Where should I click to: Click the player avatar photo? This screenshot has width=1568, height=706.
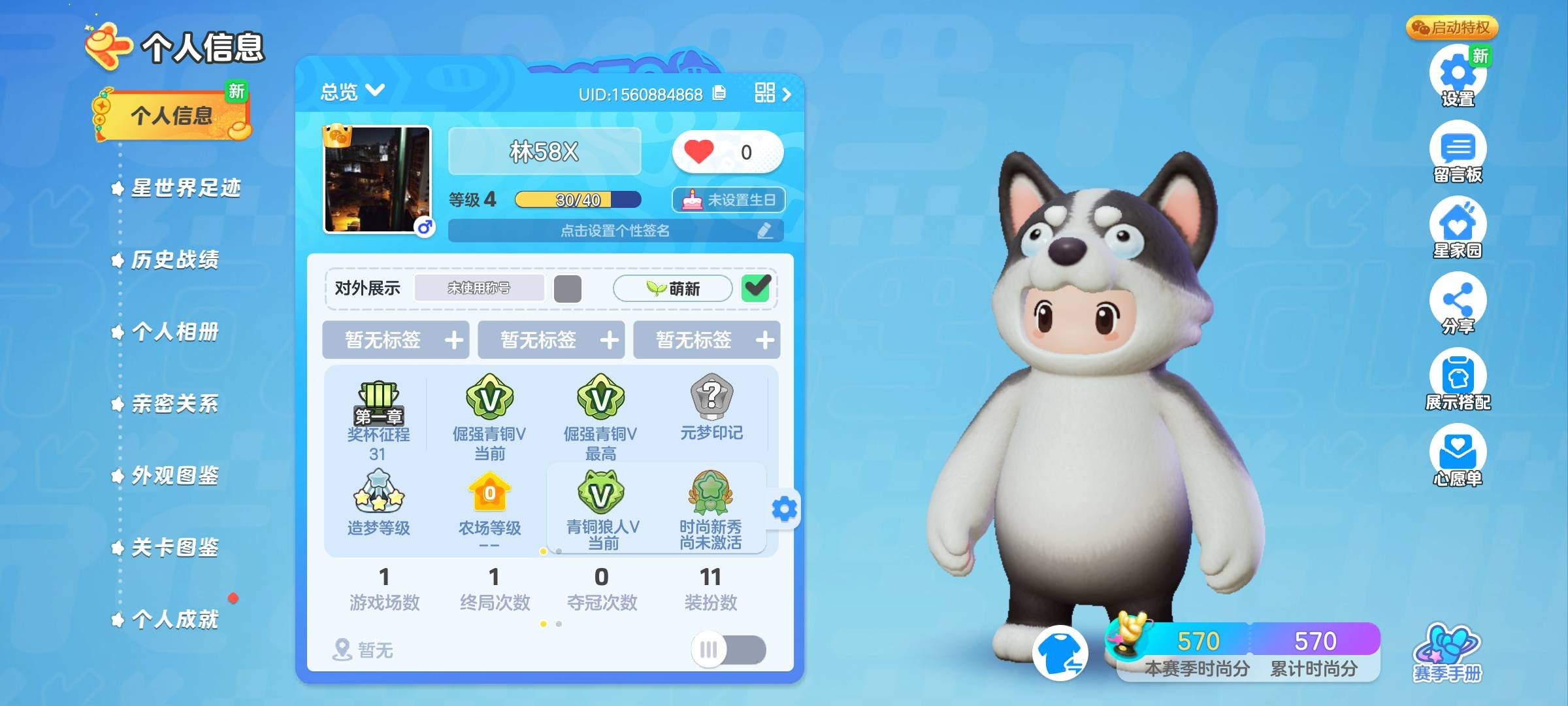click(x=378, y=180)
